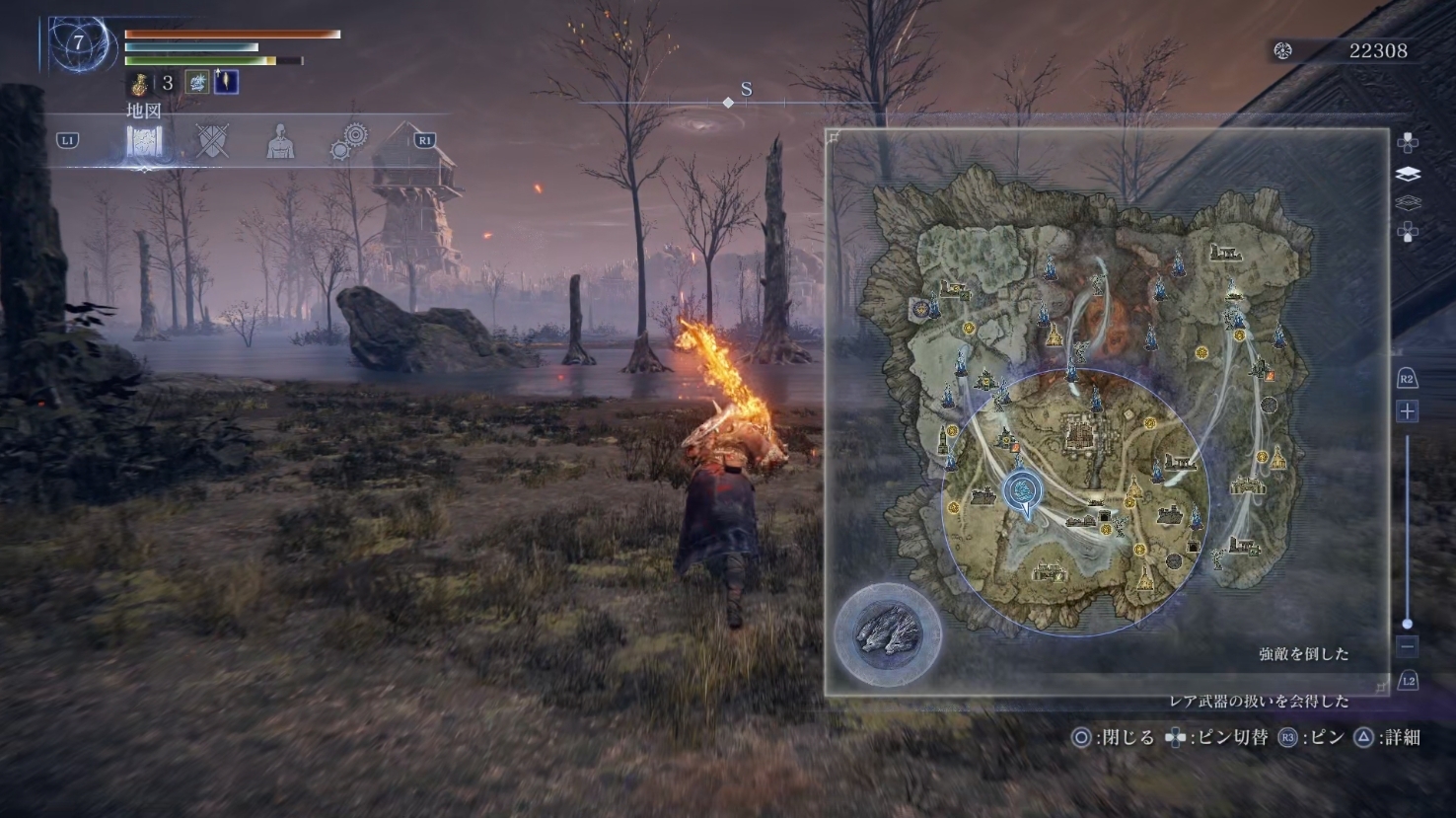The image size is (1456, 818).
Task: Select the map scroll tab
Action: coord(144,142)
